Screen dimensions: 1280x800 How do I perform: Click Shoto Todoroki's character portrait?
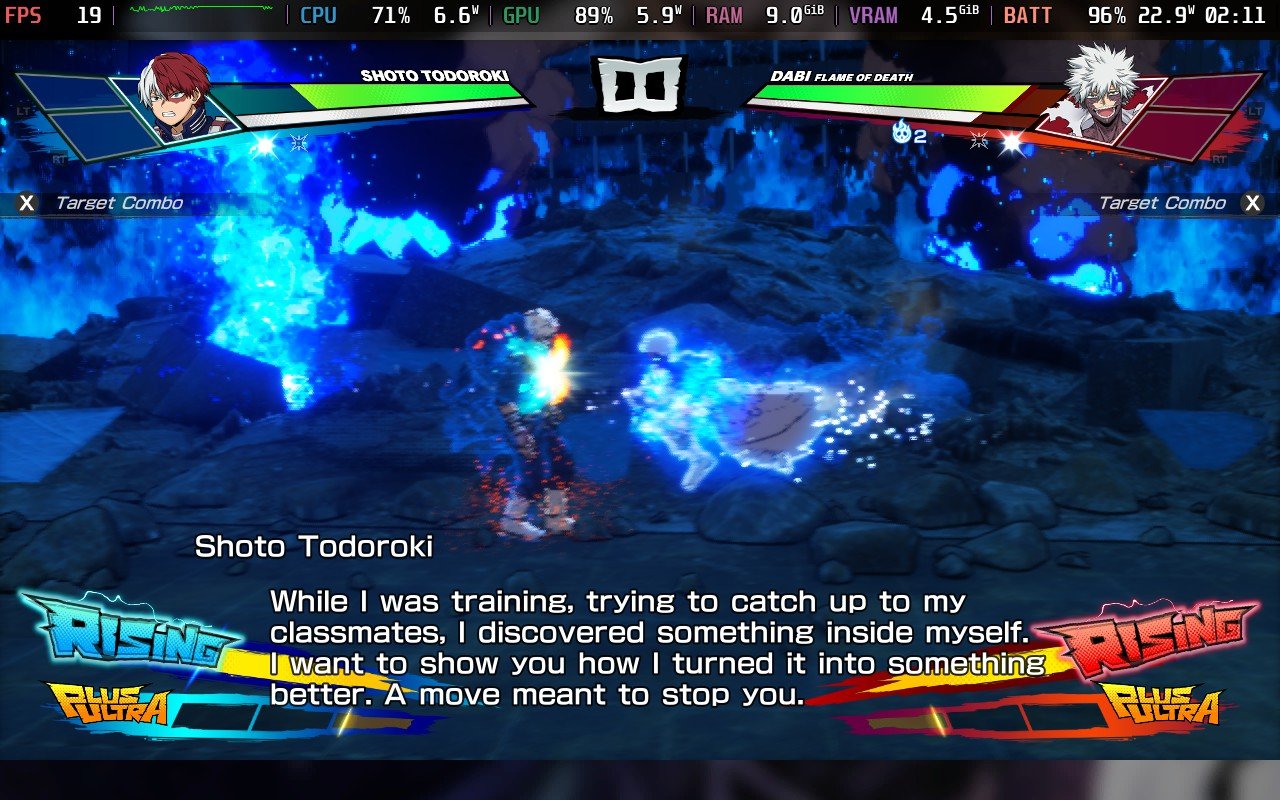tap(176, 96)
